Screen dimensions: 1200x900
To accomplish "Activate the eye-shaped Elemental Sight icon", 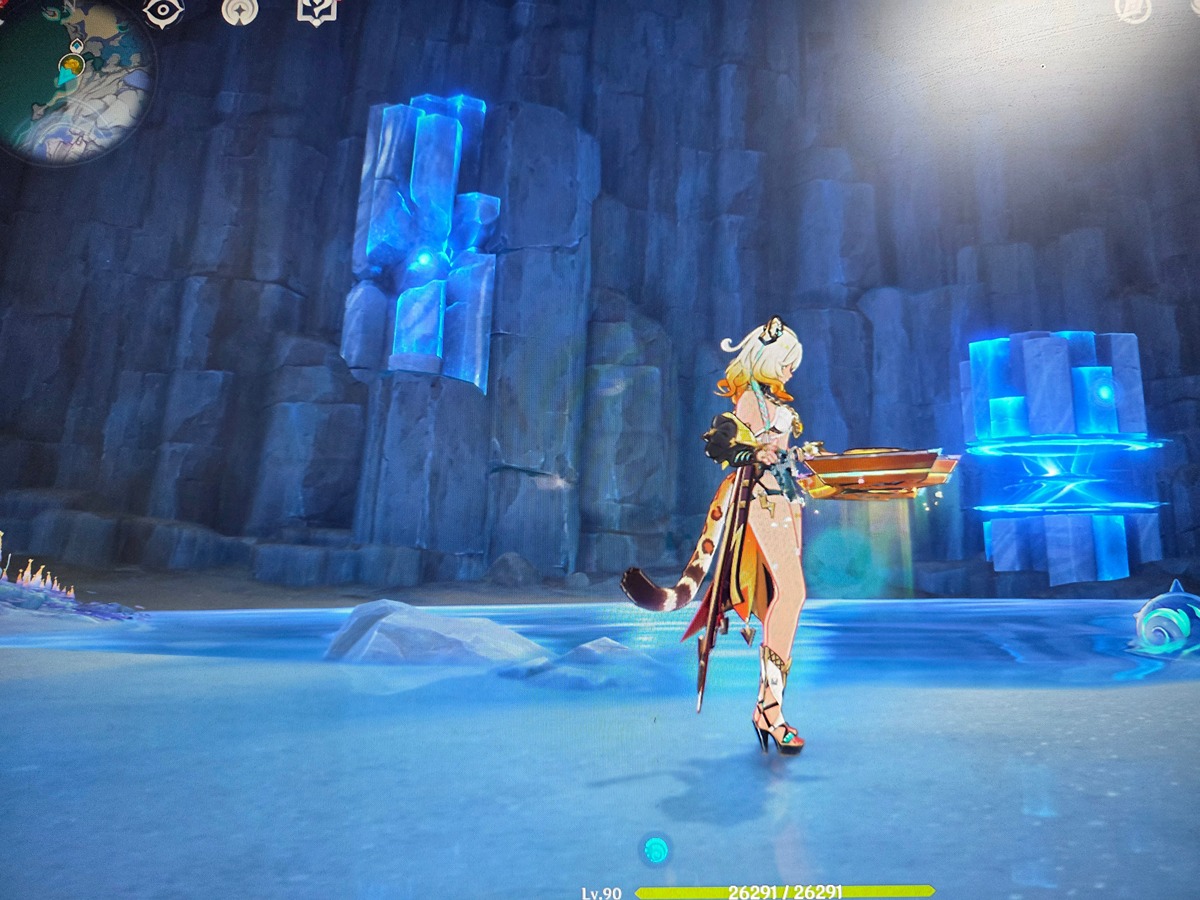I will 163,11.
